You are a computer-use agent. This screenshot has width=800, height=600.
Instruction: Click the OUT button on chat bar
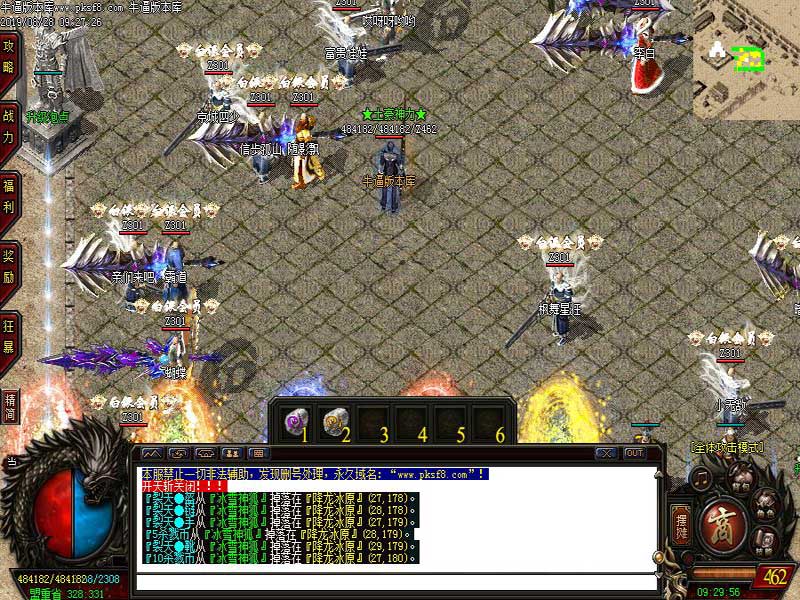tap(634, 453)
